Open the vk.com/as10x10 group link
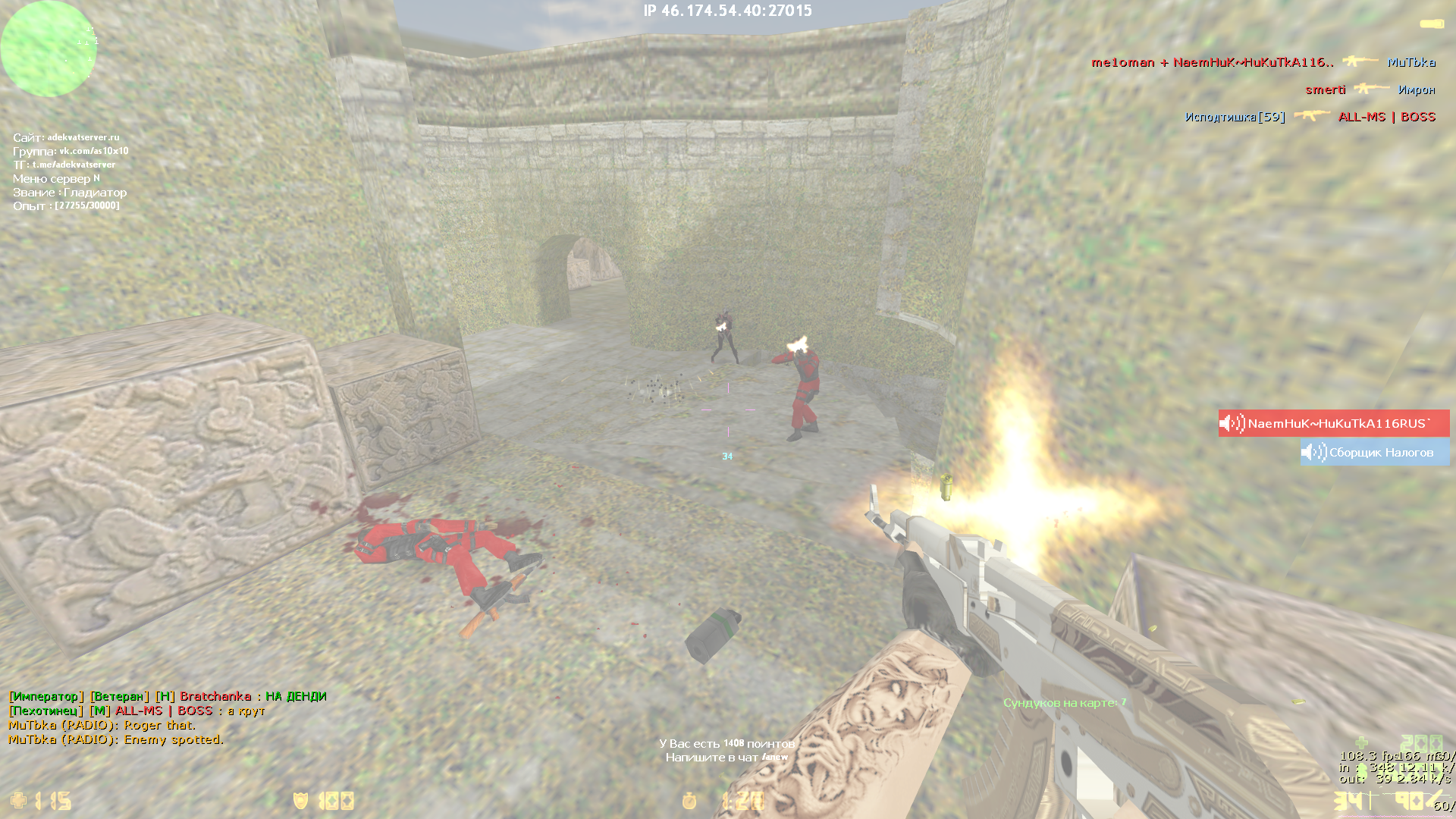Image resolution: width=1456 pixels, height=819 pixels. coord(94,151)
